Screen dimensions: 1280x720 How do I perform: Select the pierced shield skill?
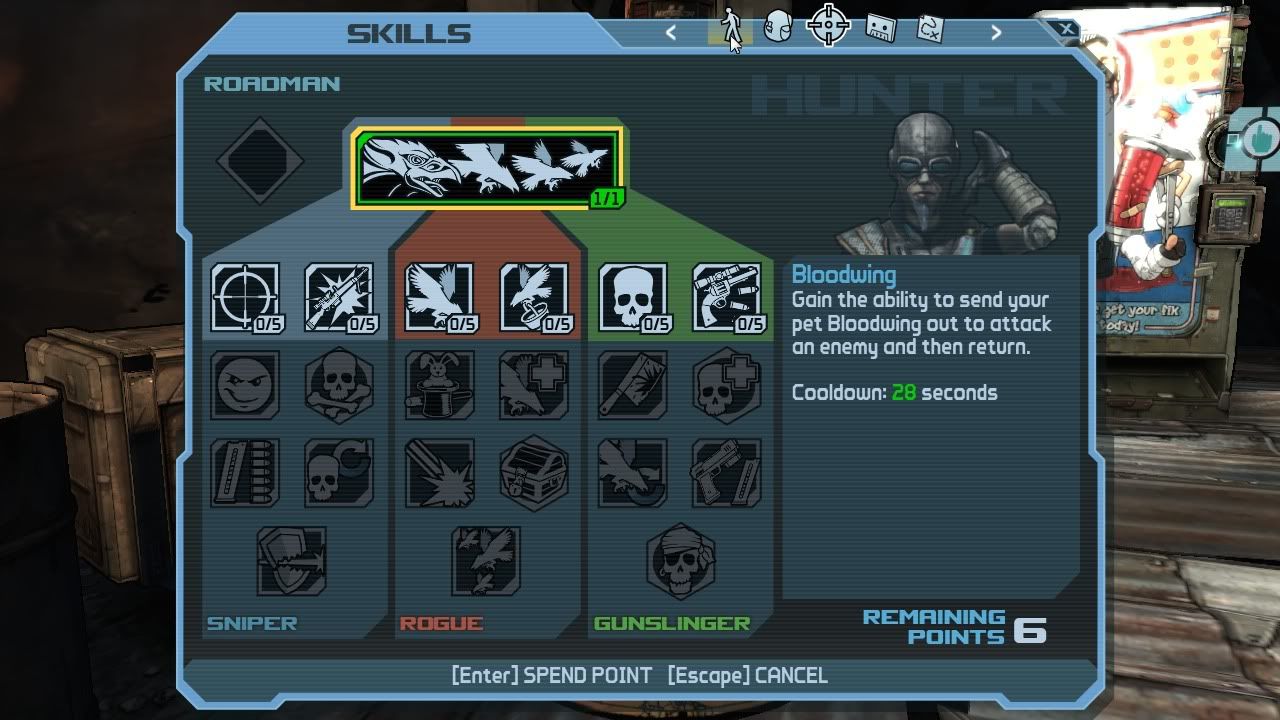tap(291, 561)
